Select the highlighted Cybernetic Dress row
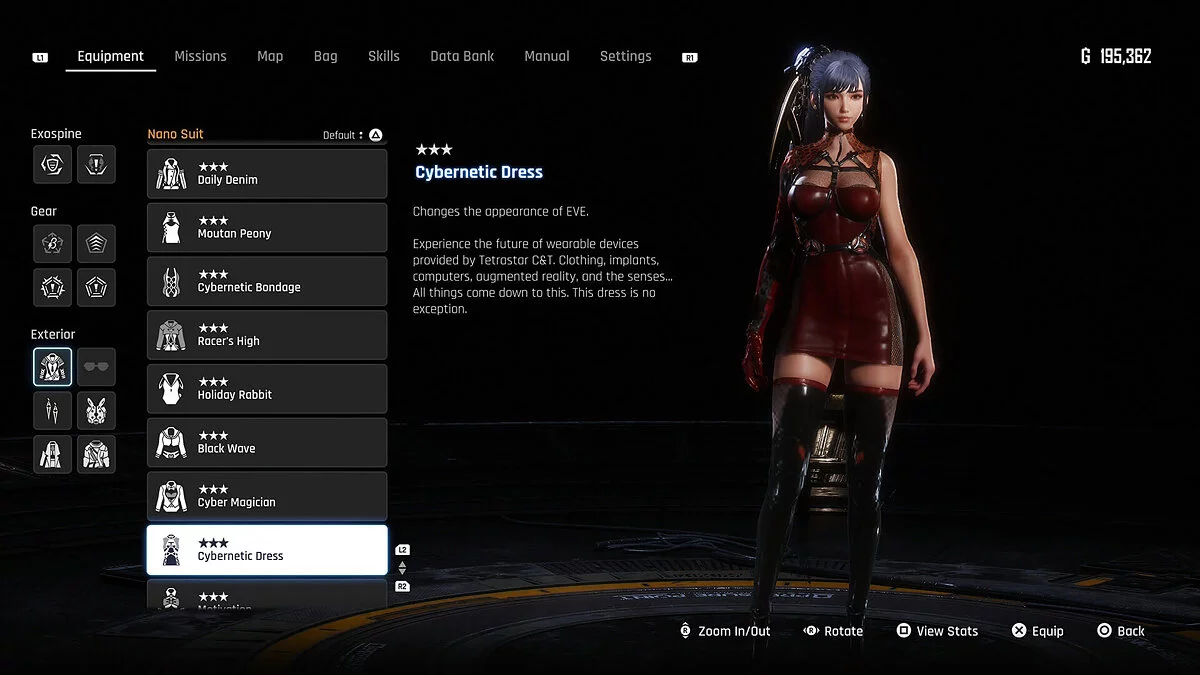 tap(267, 550)
